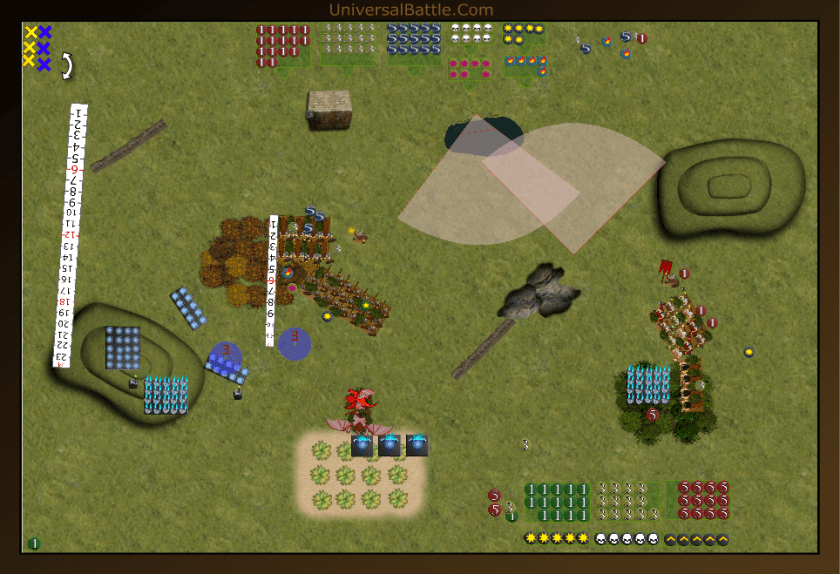Open the UniversalBattle.Com title link

(411, 10)
